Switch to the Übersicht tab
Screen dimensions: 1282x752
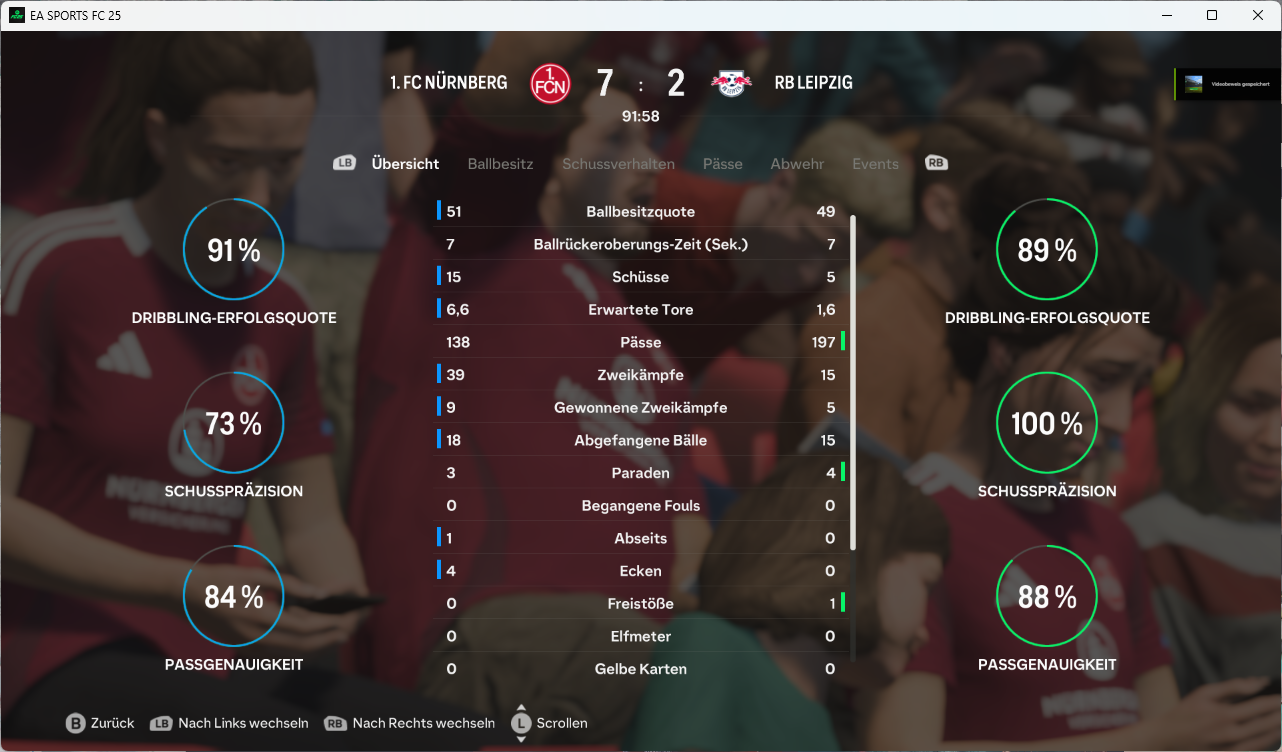click(x=405, y=164)
